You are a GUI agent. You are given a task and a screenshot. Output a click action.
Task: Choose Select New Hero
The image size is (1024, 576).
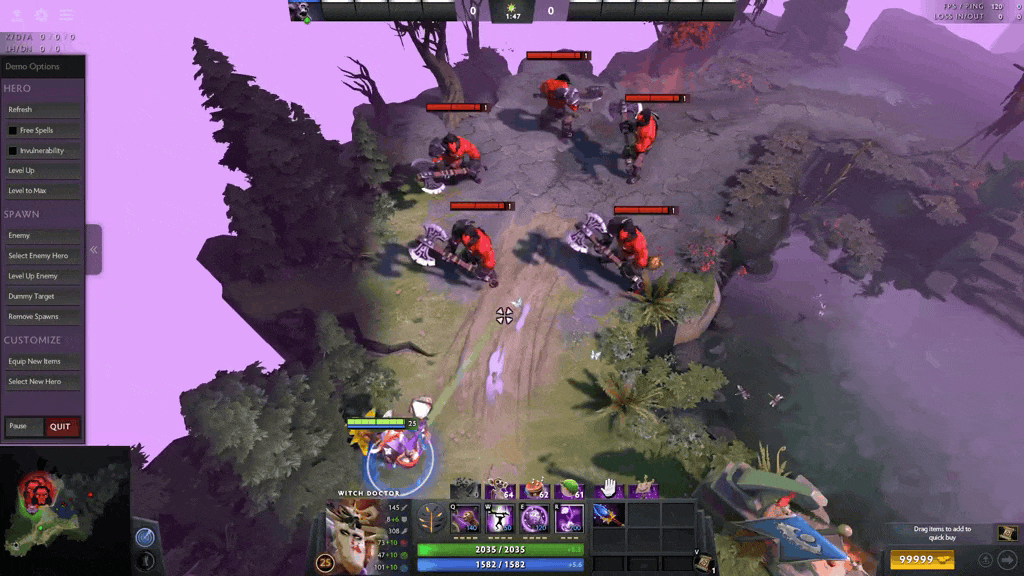pos(42,382)
